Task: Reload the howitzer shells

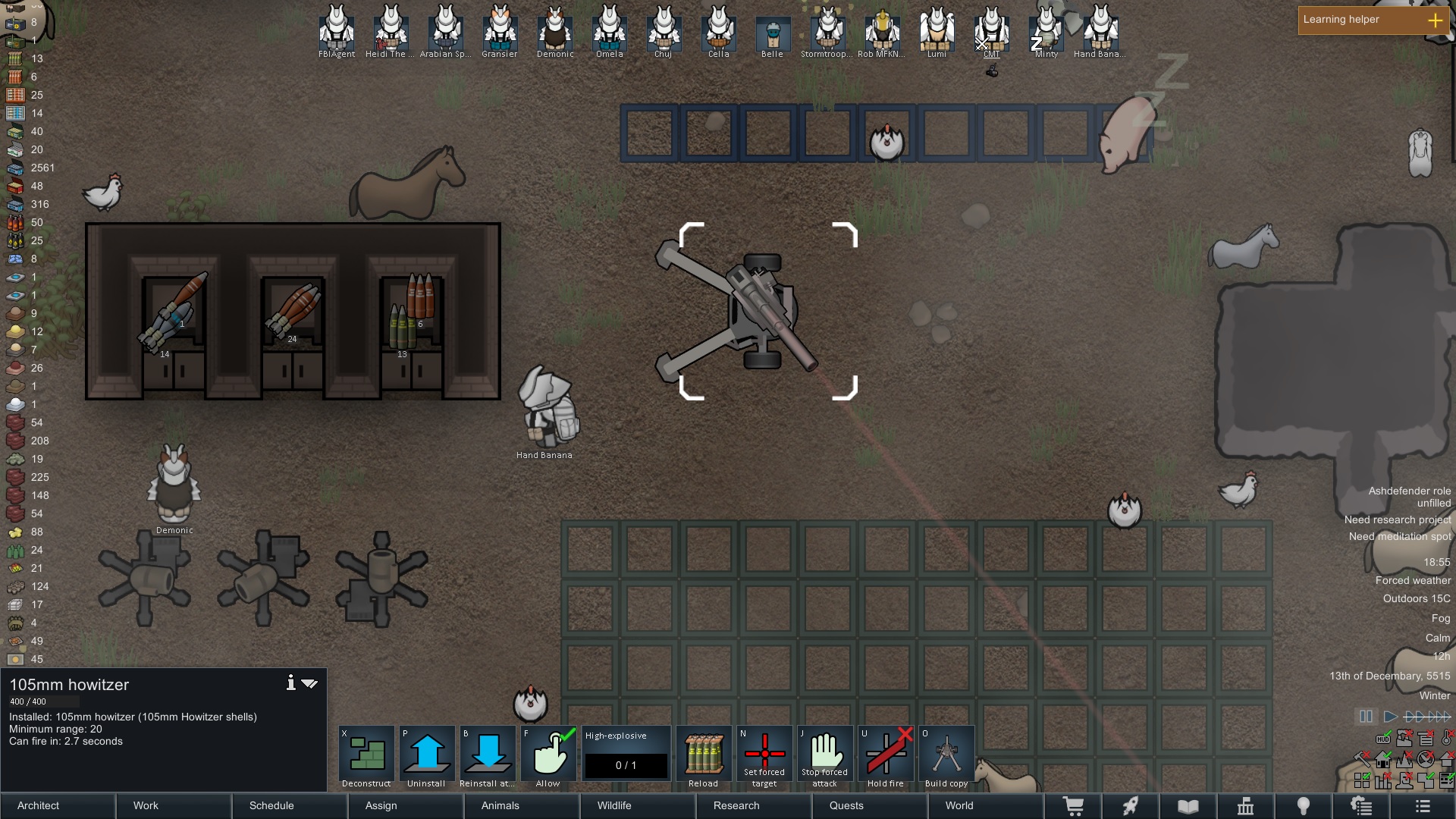Action: click(704, 757)
